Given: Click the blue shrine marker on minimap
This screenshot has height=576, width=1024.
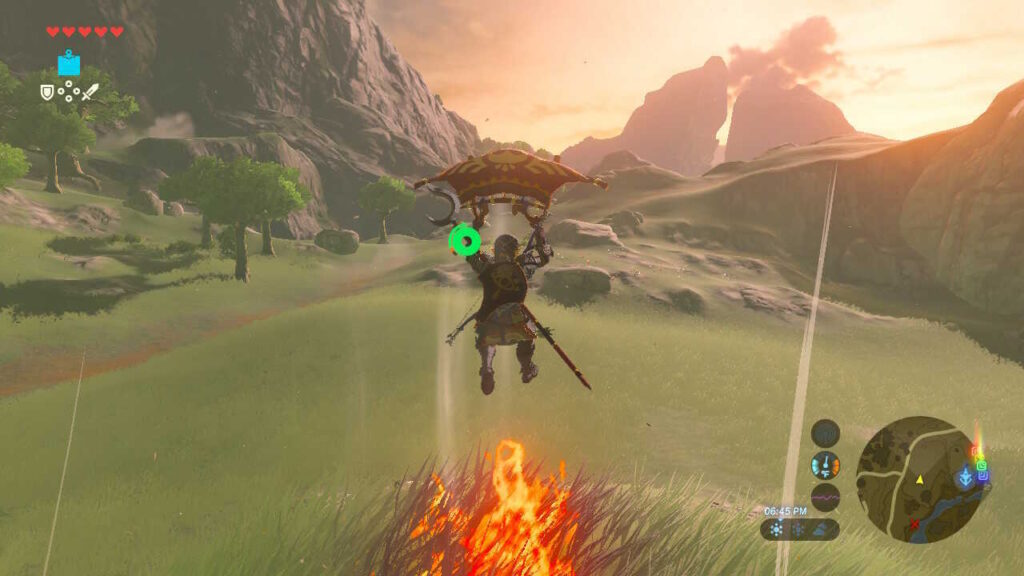Looking at the screenshot, I should 966,477.
